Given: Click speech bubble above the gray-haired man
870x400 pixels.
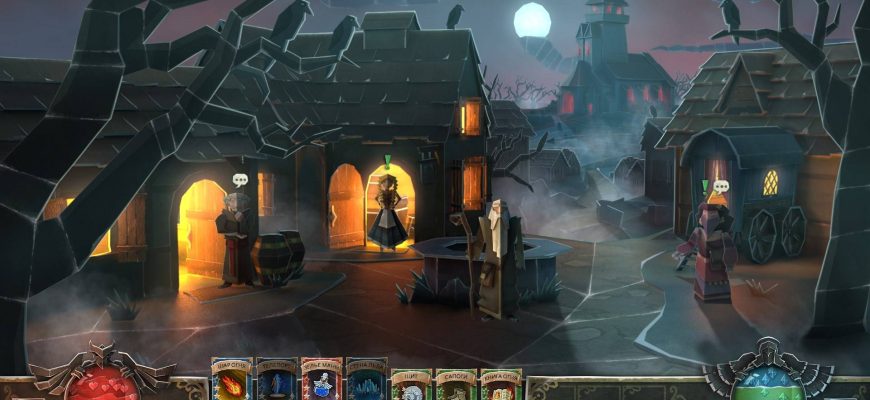Looking at the screenshot, I should point(239,180).
